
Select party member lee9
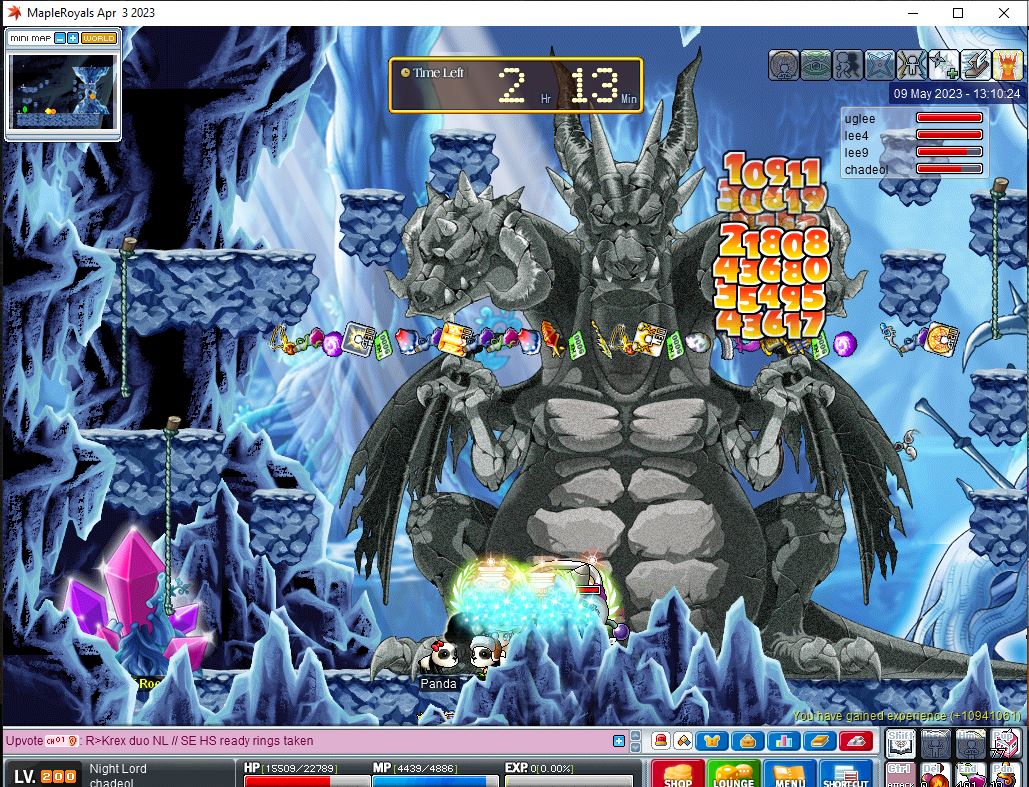tap(857, 153)
